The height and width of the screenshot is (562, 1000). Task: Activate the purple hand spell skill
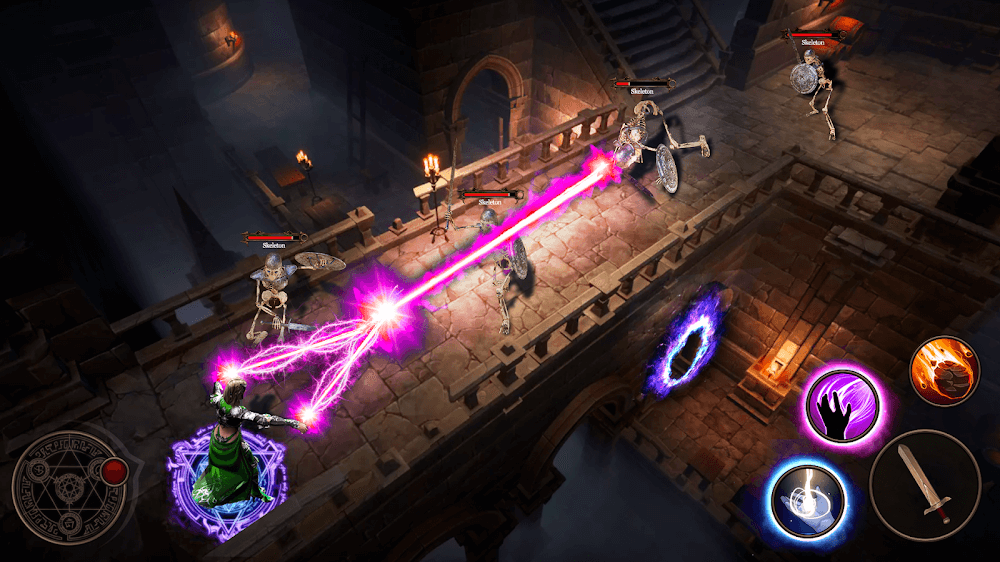tap(840, 409)
